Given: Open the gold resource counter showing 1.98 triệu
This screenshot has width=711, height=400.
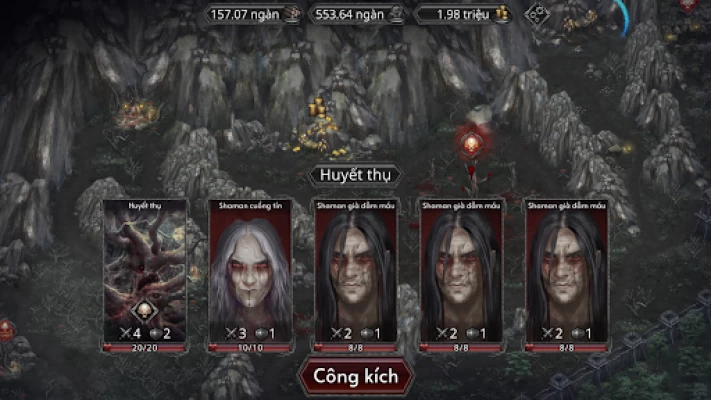Looking at the screenshot, I should point(462,14).
